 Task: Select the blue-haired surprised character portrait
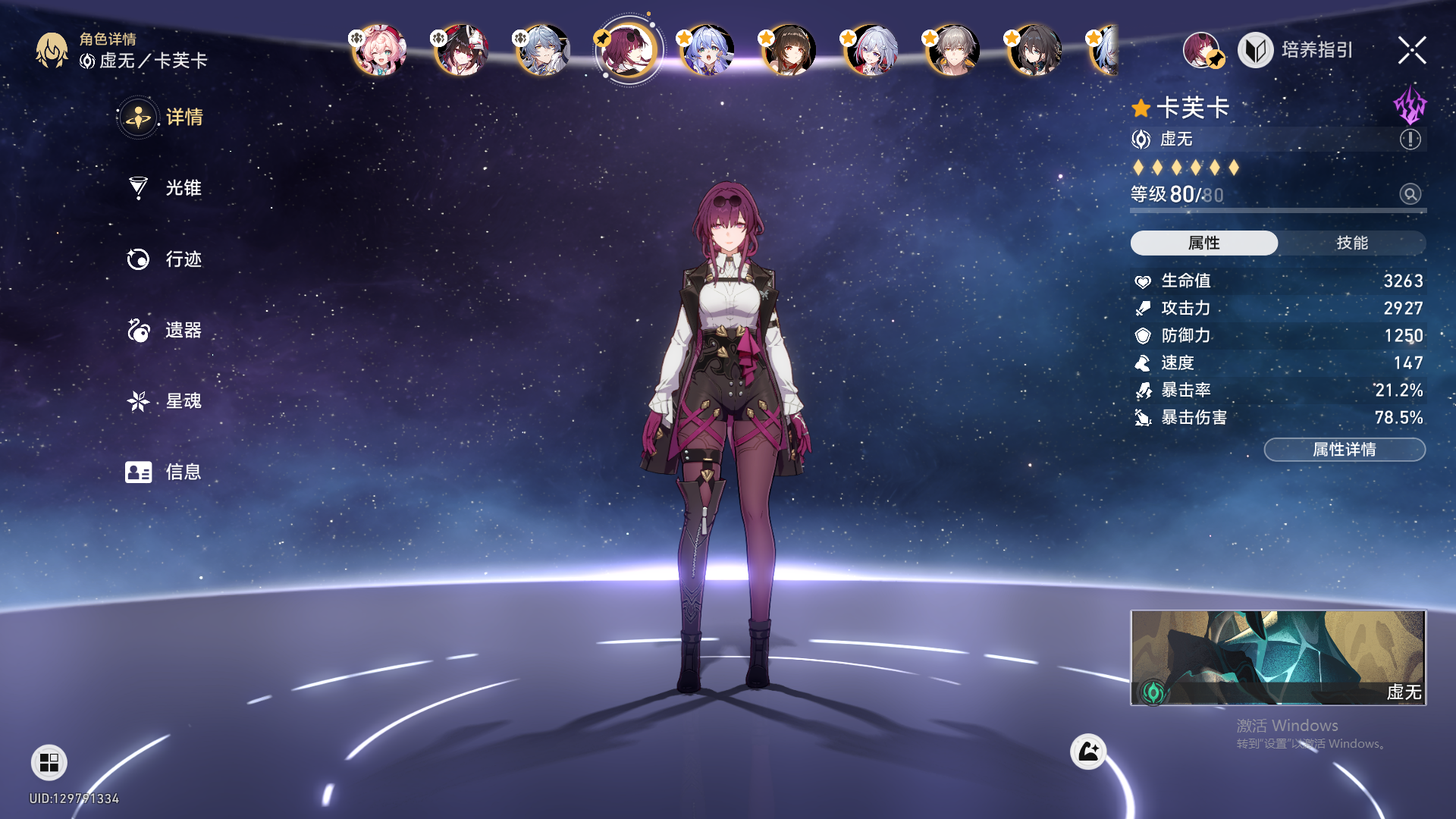click(707, 51)
